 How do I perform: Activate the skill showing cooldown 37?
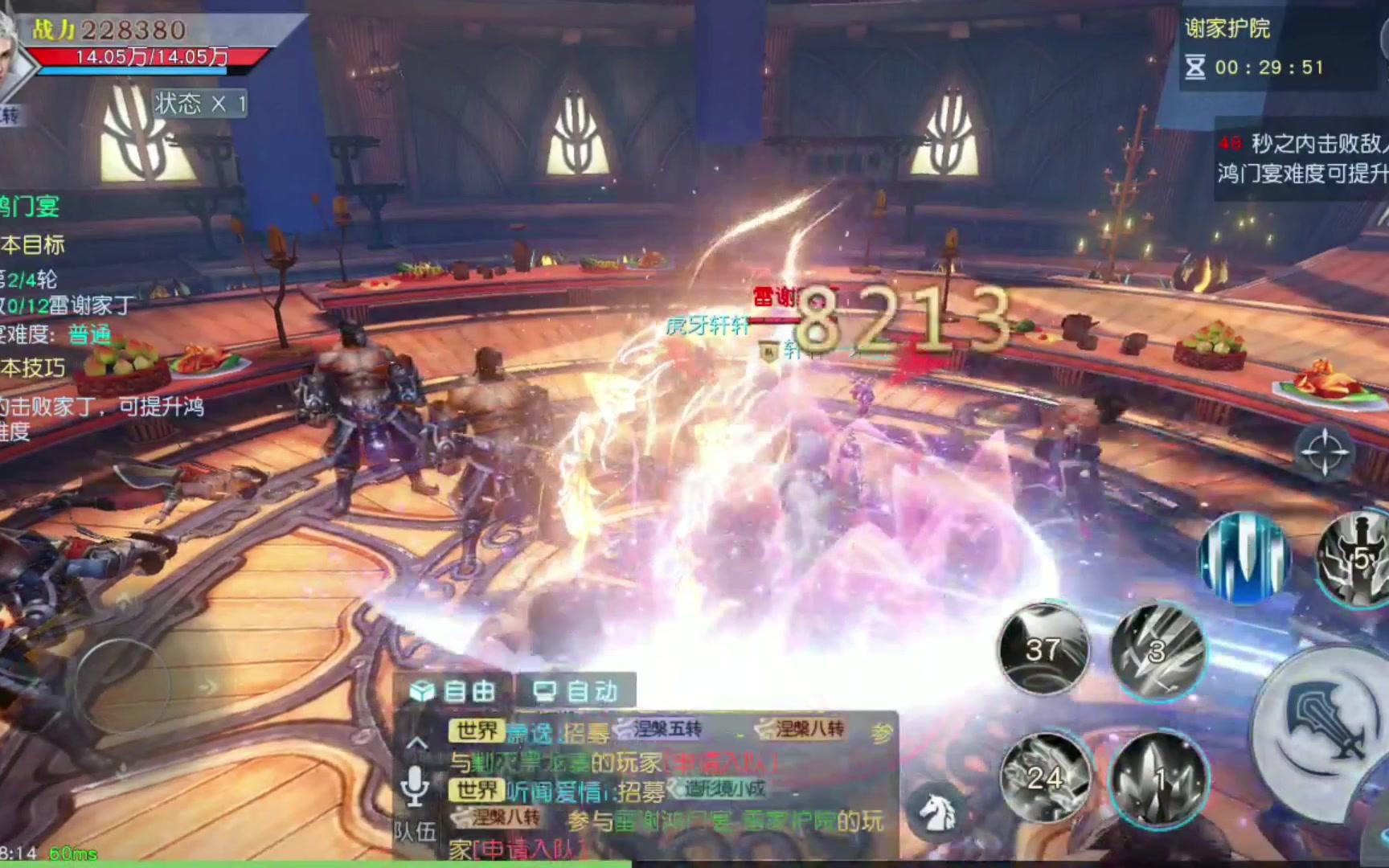click(x=1043, y=648)
